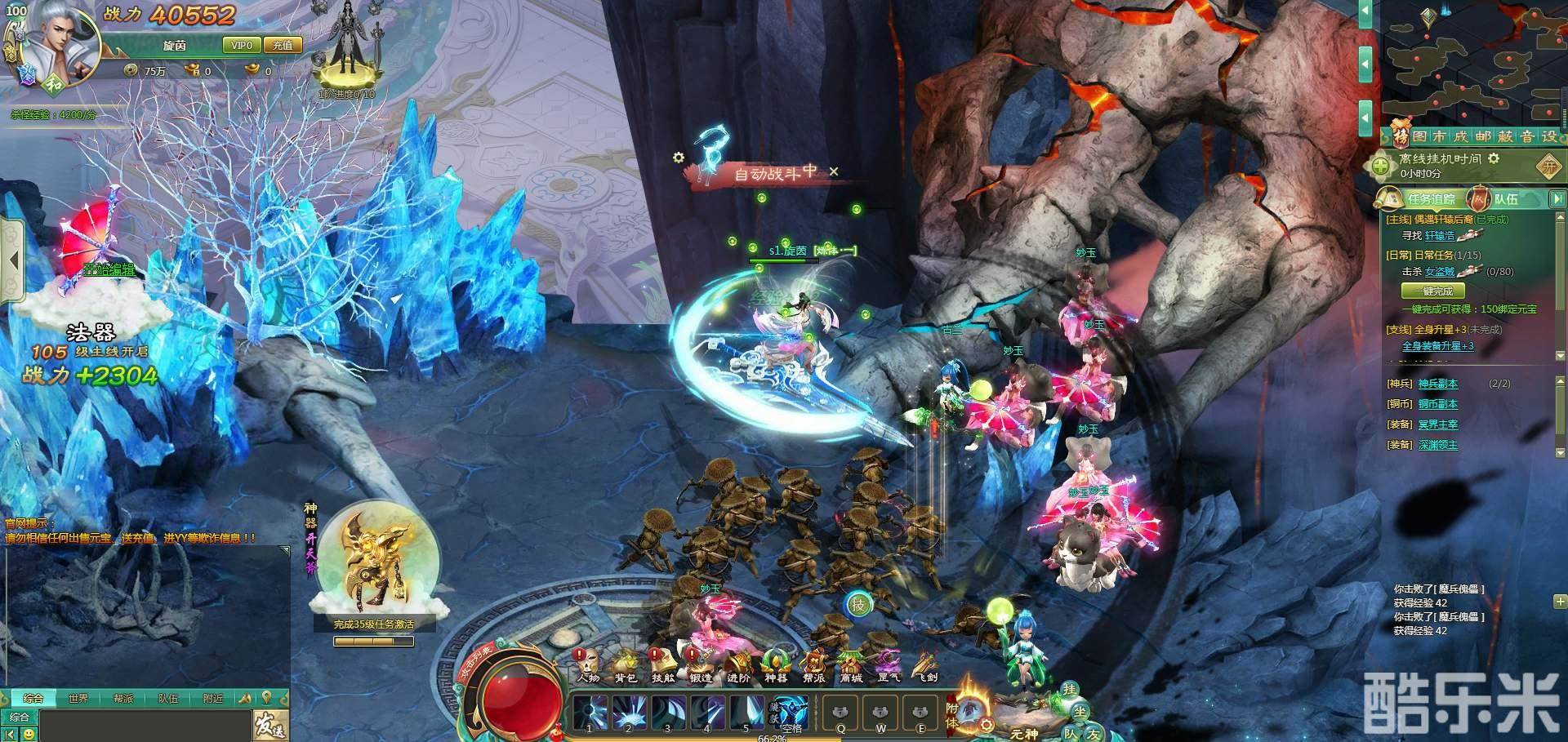Activate skill in hotbar slot 1
This screenshot has width=1568, height=742.
pyautogui.click(x=589, y=713)
